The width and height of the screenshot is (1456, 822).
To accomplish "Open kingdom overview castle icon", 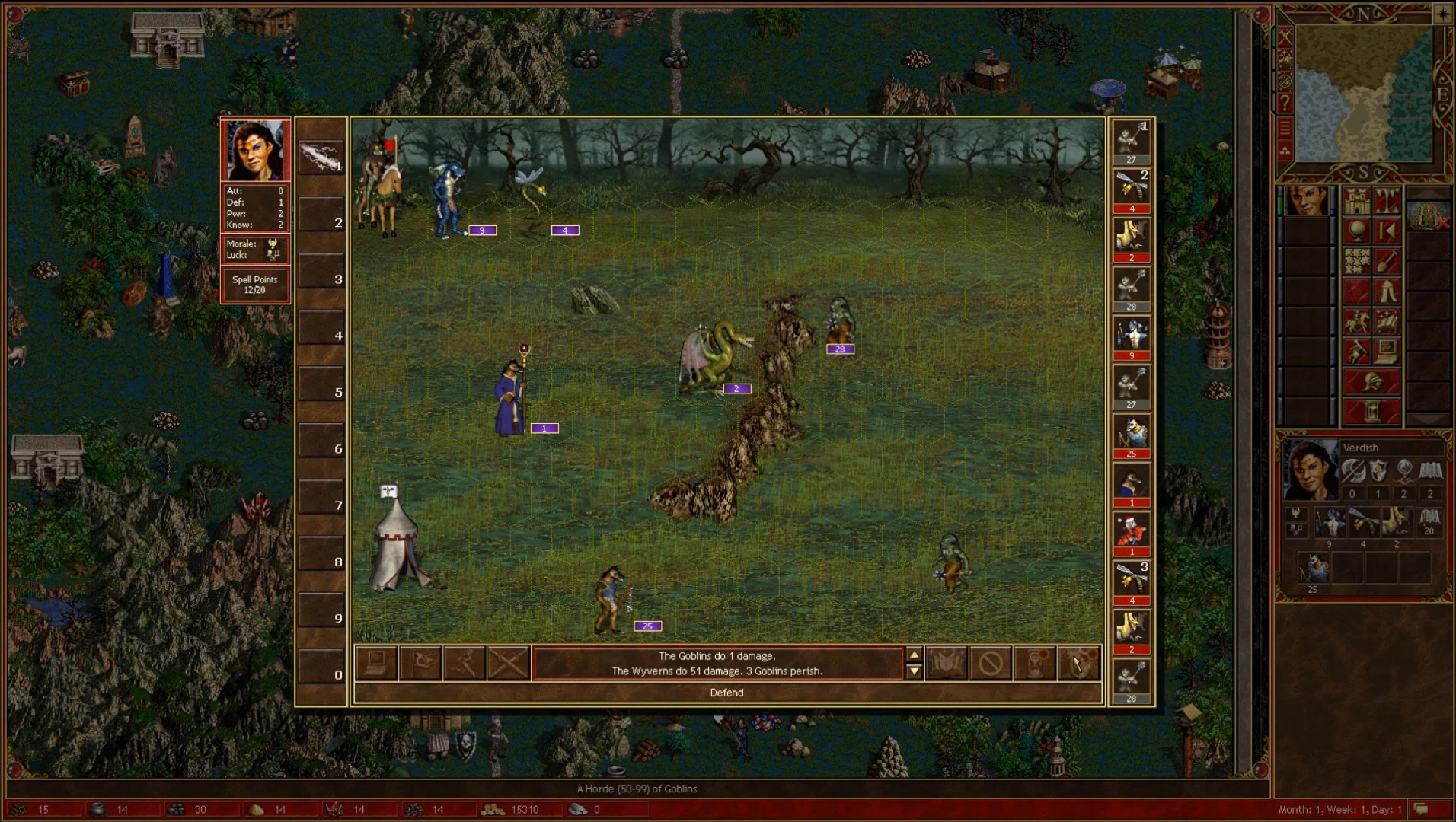I will (1357, 201).
